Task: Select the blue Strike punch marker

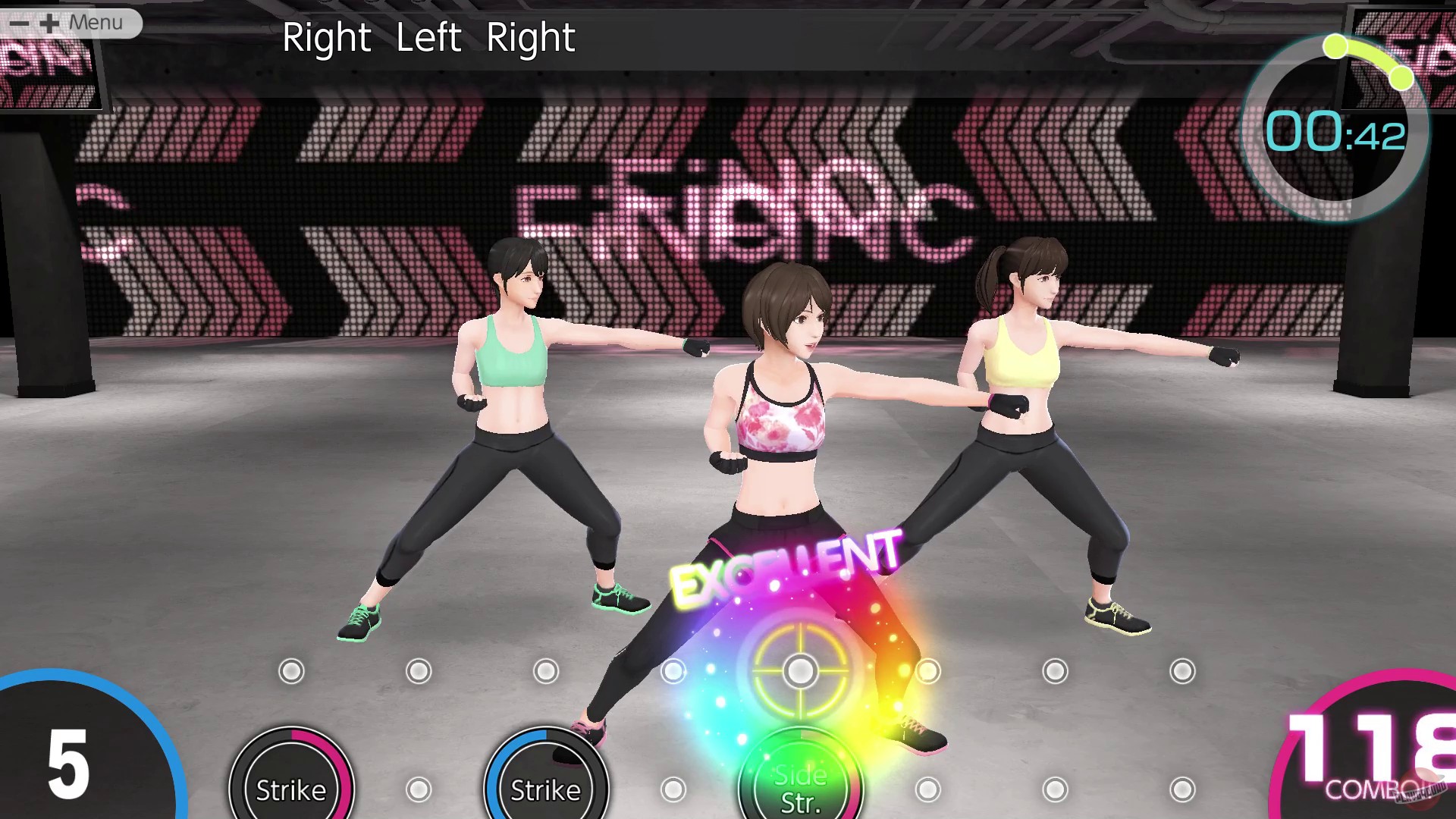Action: click(x=544, y=775)
